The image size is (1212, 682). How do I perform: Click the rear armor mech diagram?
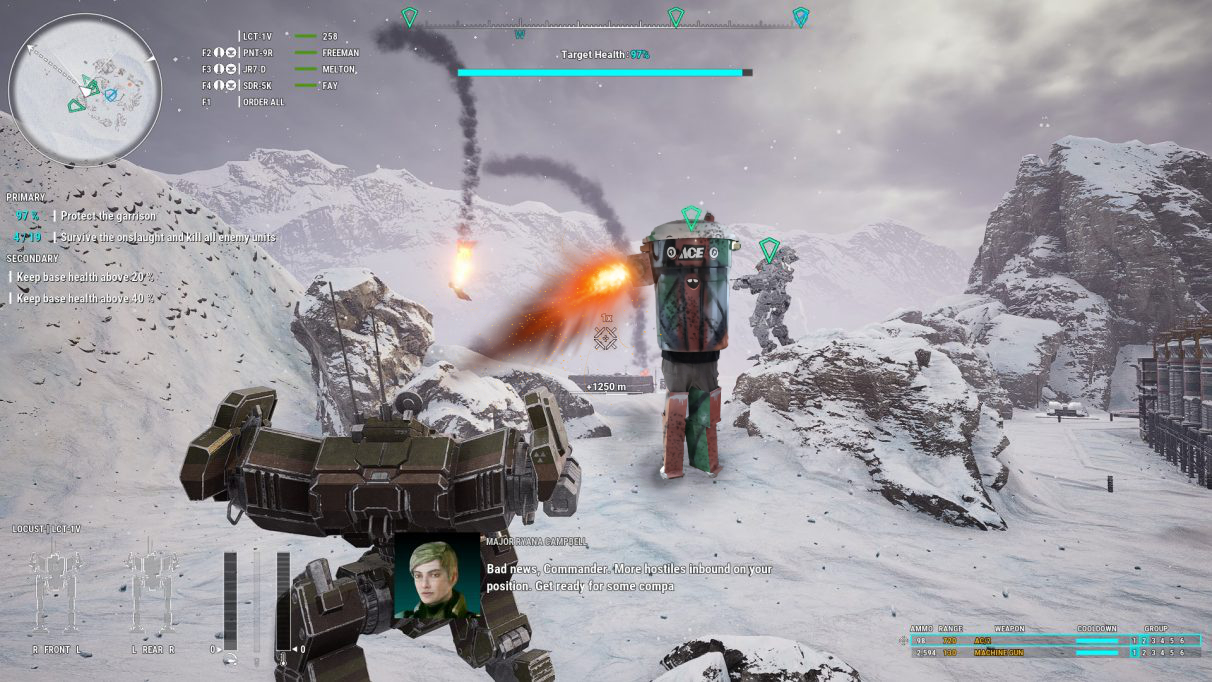tap(152, 592)
